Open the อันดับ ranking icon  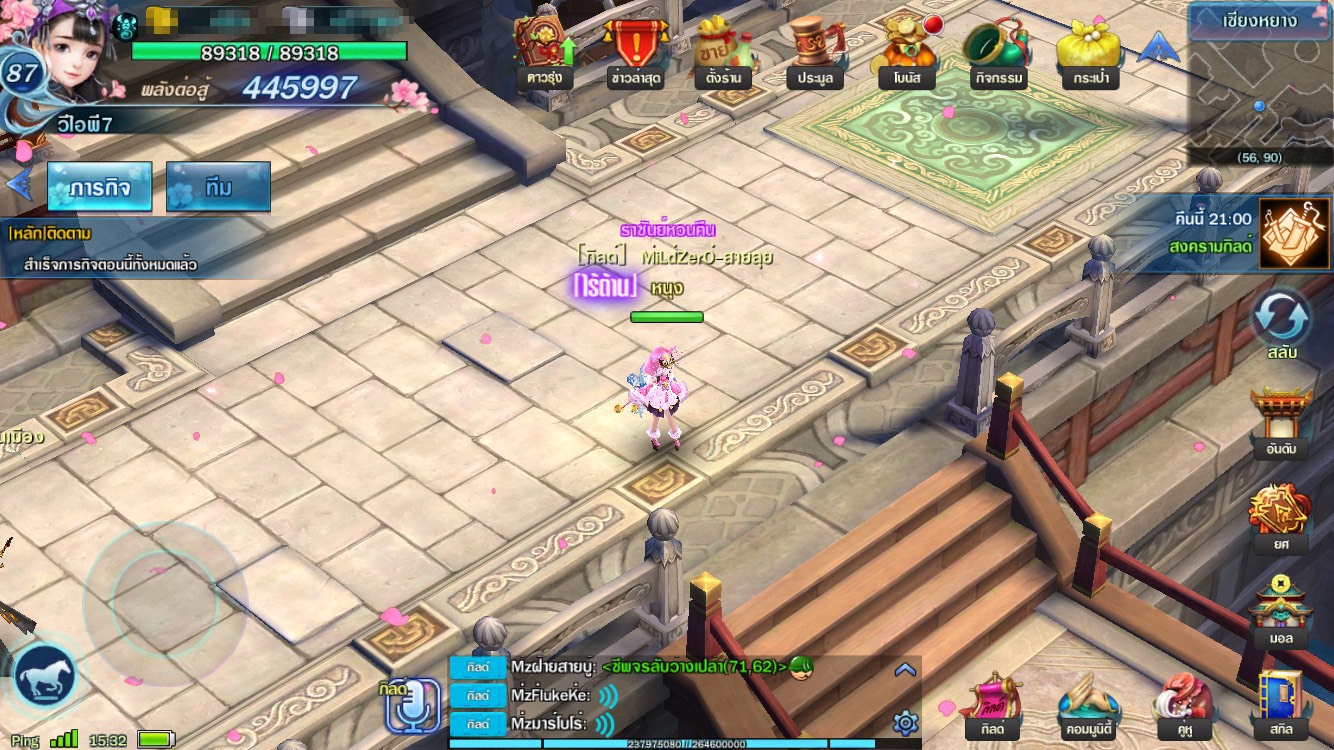pyautogui.click(x=1281, y=420)
